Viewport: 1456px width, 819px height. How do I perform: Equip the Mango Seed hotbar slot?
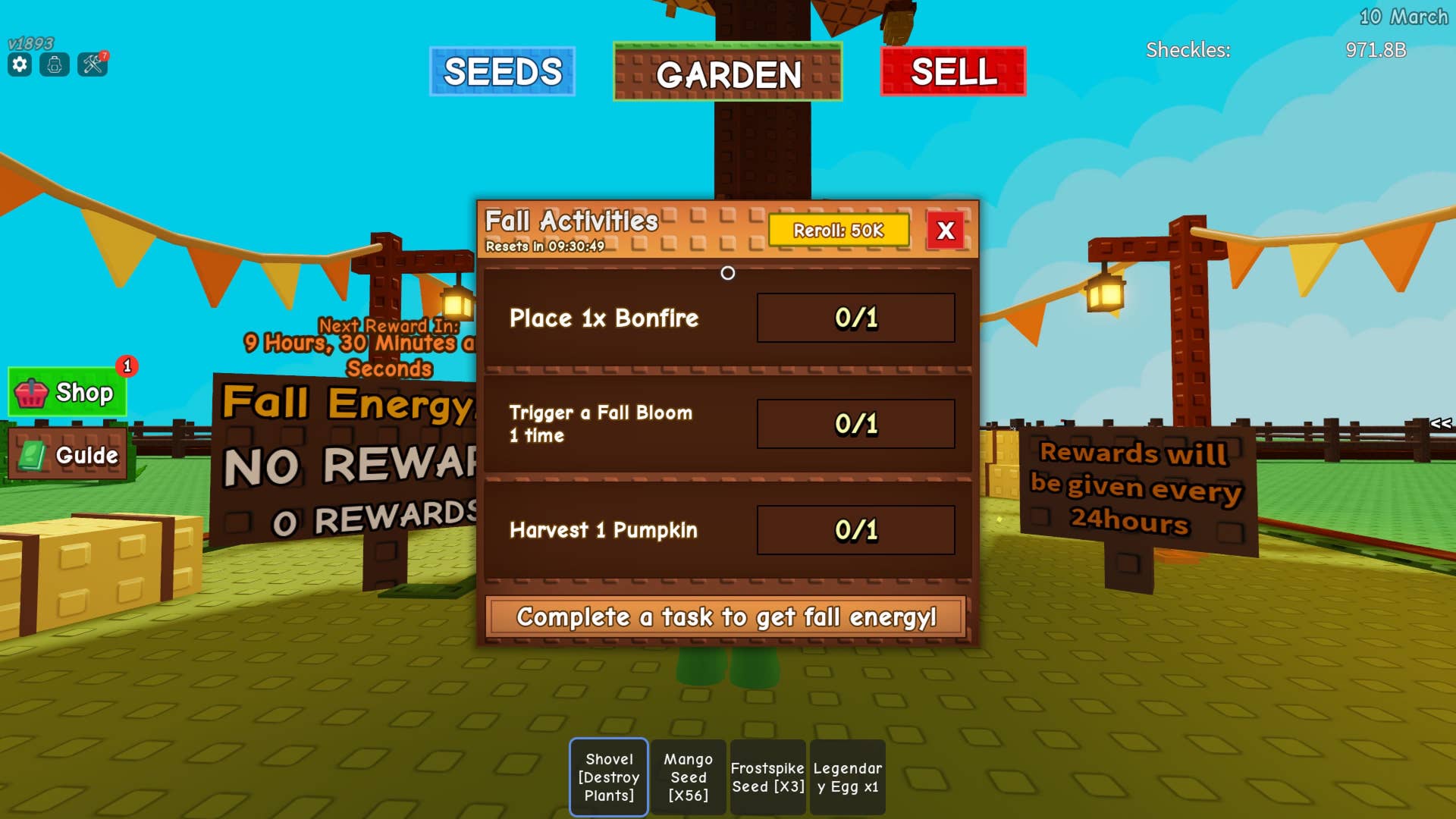(x=689, y=777)
